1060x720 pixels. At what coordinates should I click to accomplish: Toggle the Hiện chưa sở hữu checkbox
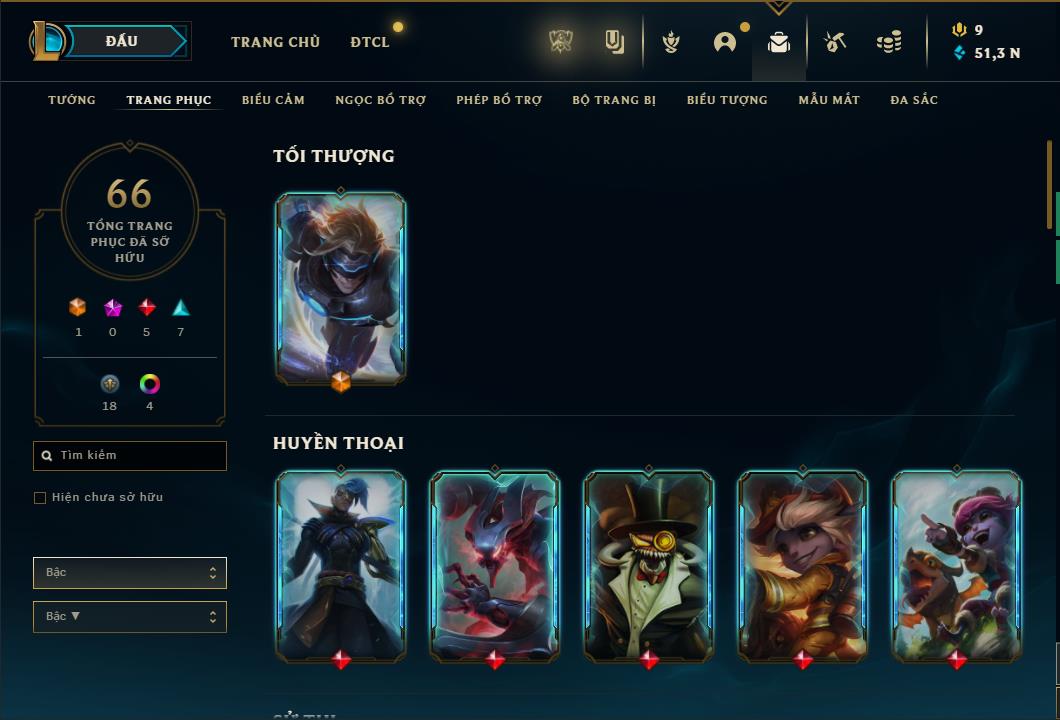(40, 498)
